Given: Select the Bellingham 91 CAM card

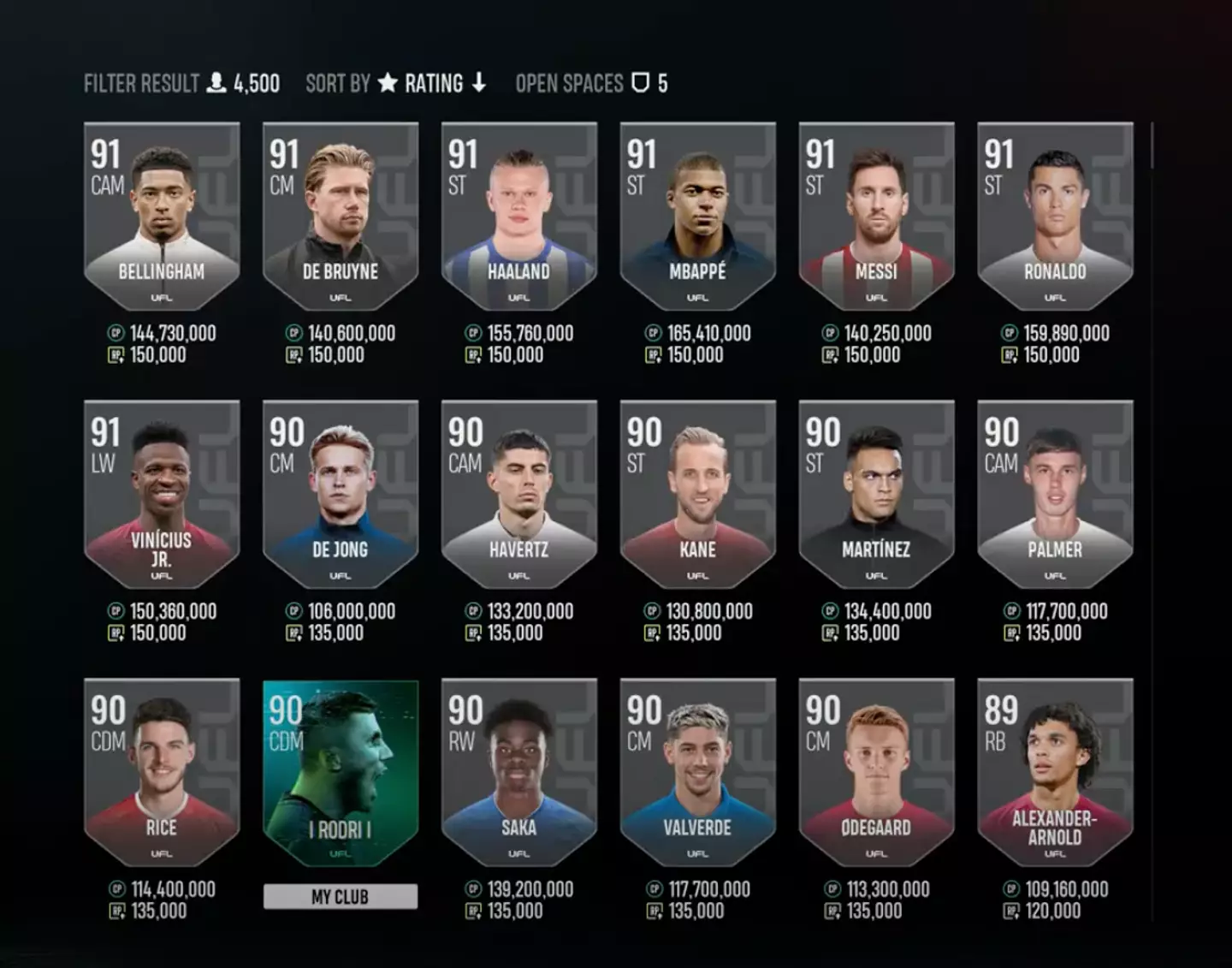Looking at the screenshot, I should pos(162,214).
